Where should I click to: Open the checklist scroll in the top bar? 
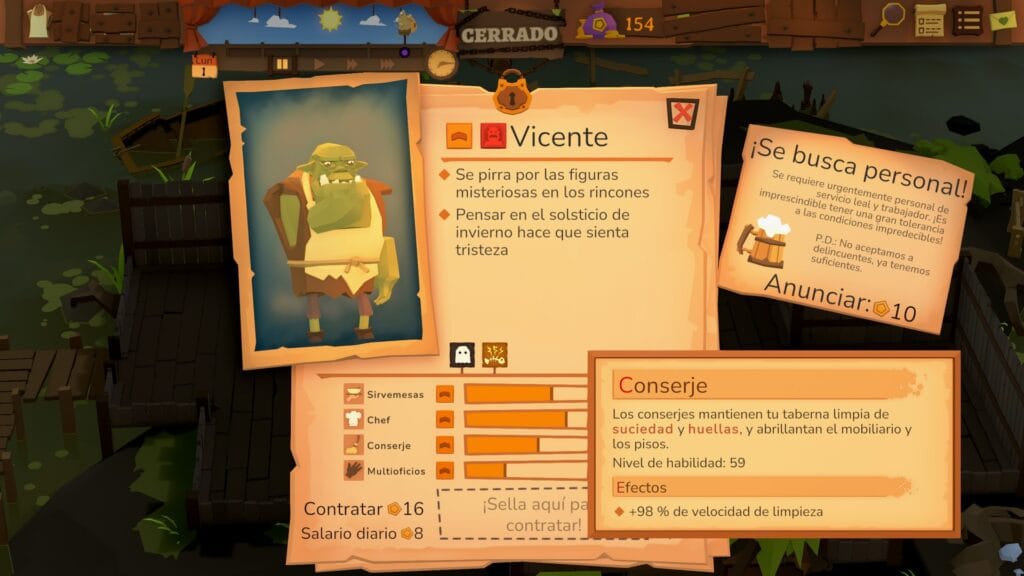click(x=929, y=20)
